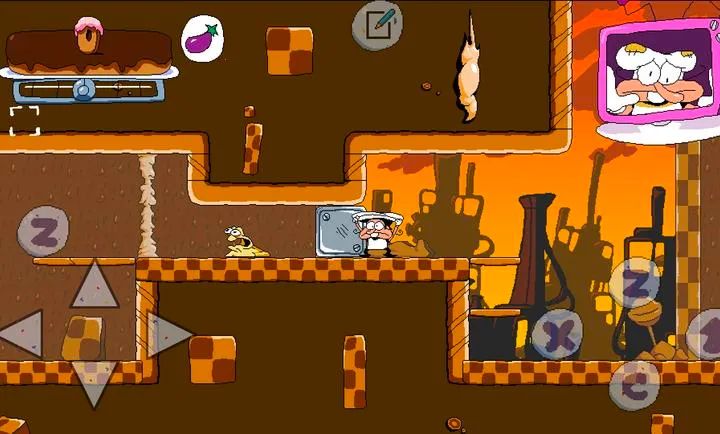Click the dashed square frame icon
The width and height of the screenshot is (720, 434).
[25, 120]
